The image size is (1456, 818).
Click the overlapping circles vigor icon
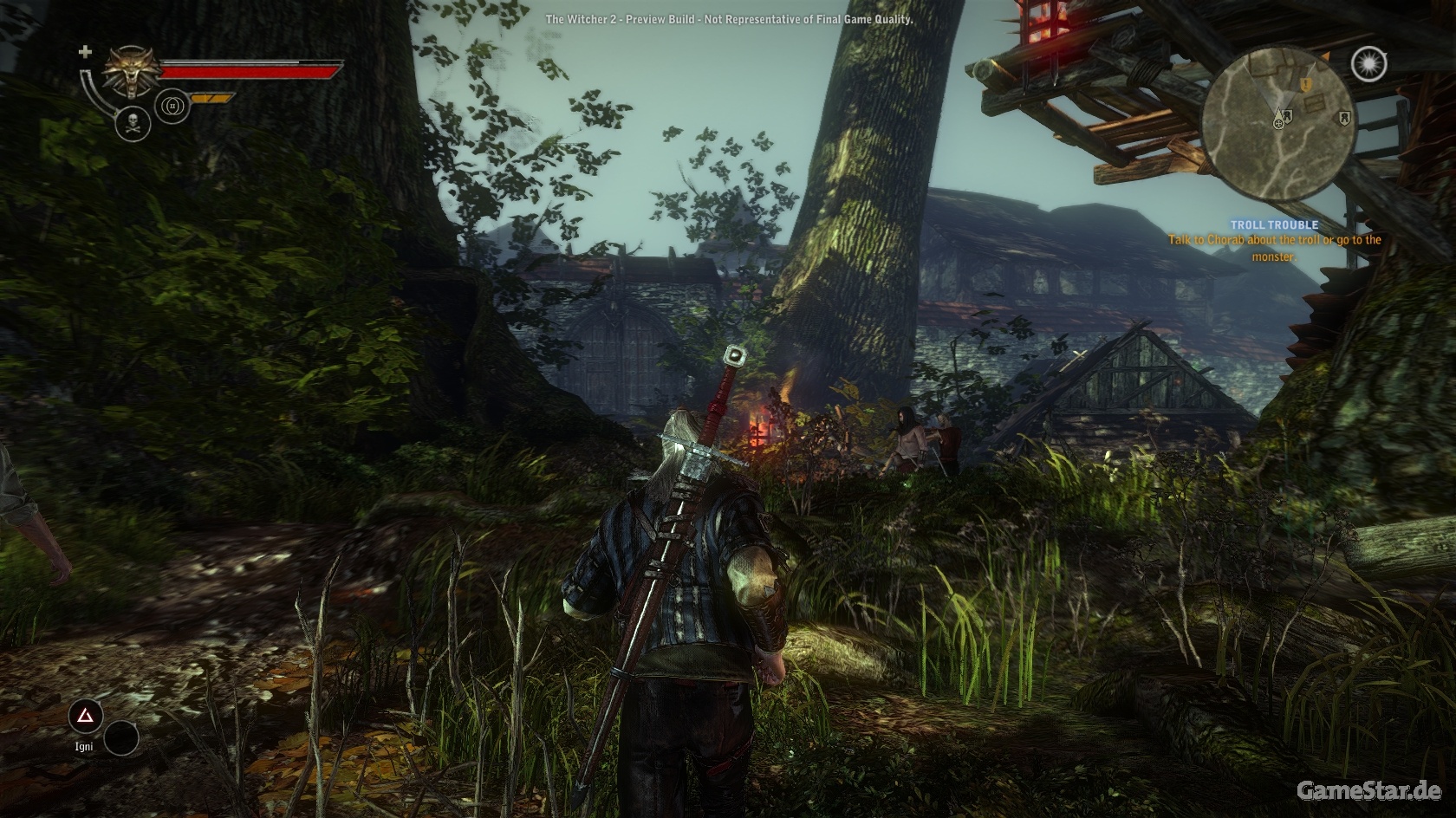(172, 106)
